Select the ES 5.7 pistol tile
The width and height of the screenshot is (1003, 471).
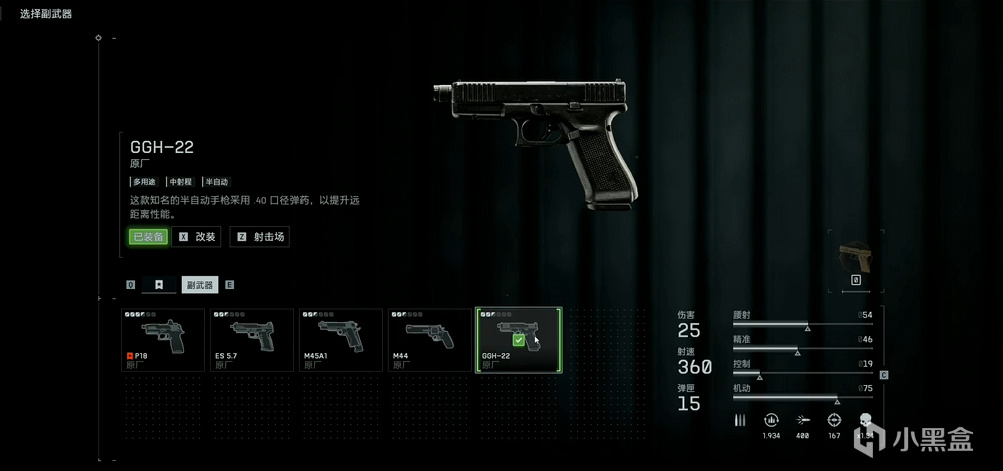251,340
